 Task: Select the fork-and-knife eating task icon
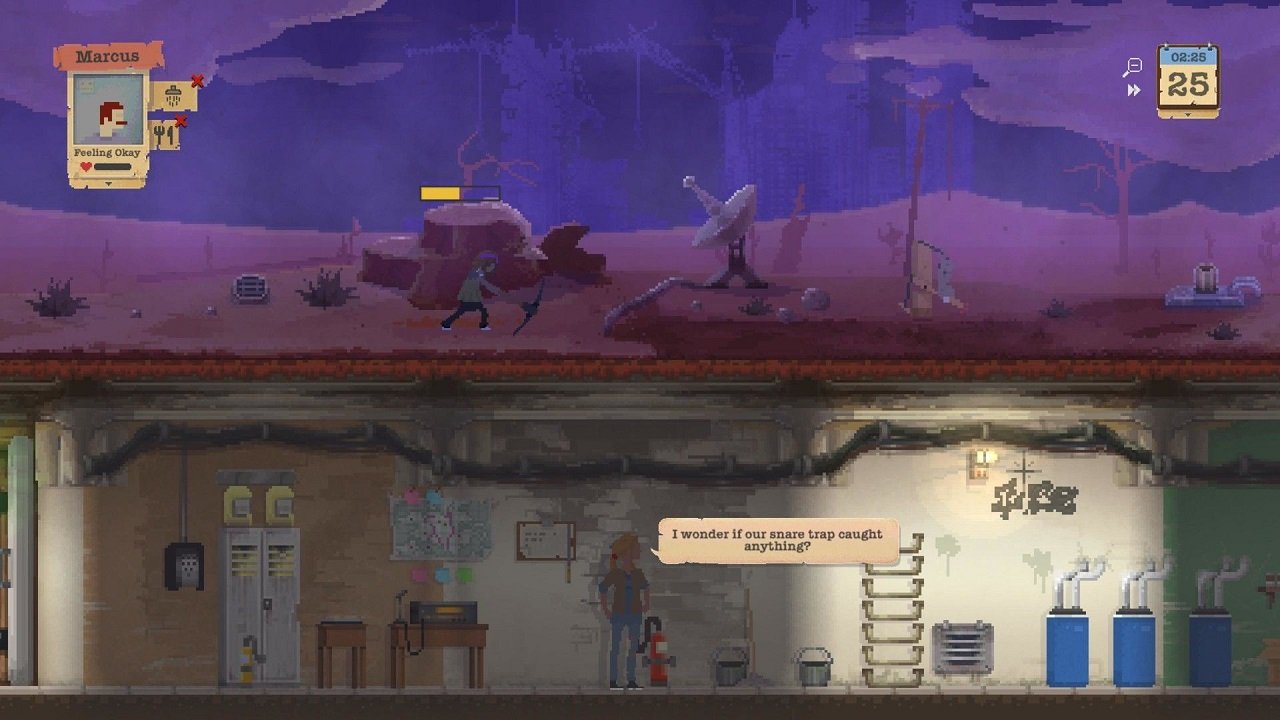[x=164, y=134]
